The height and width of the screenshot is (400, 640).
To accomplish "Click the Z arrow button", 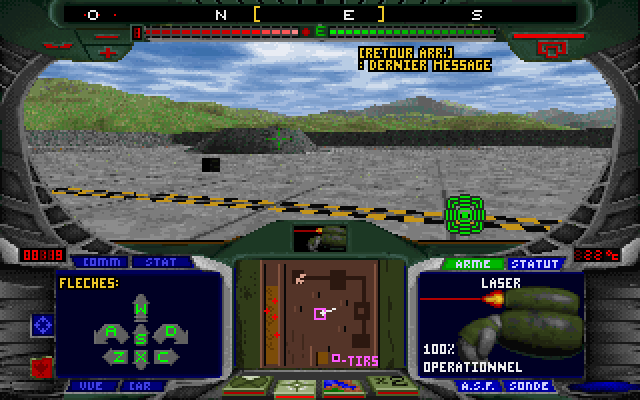I will click(x=120, y=355).
